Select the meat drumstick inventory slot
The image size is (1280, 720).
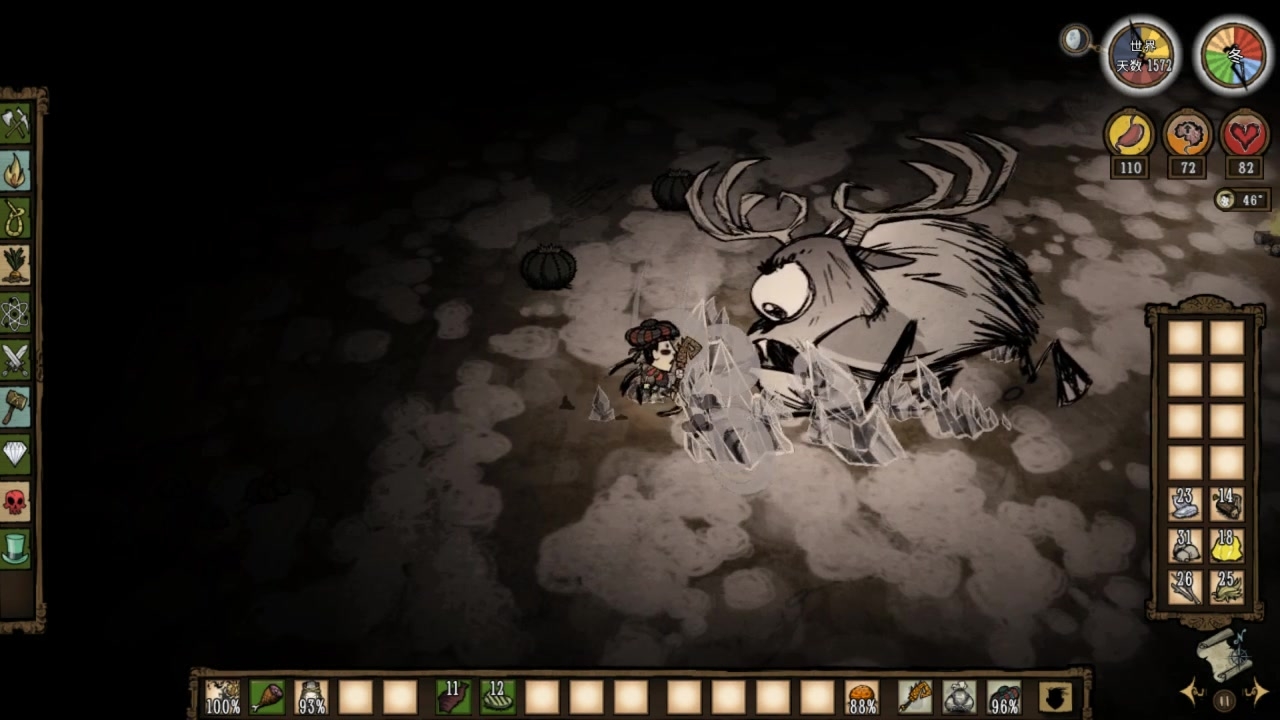pos(267,696)
